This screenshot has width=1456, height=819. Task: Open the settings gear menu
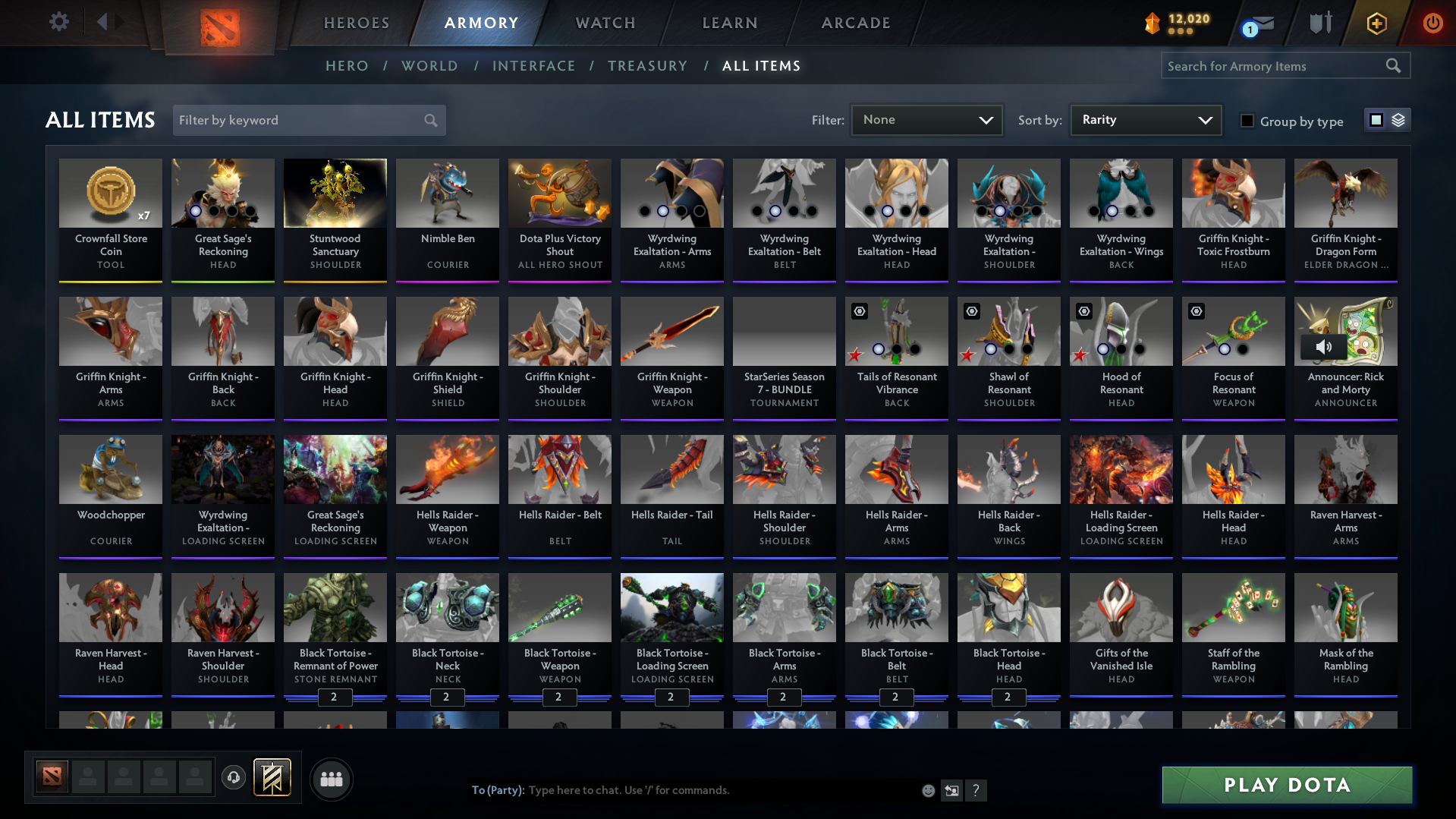point(59,22)
